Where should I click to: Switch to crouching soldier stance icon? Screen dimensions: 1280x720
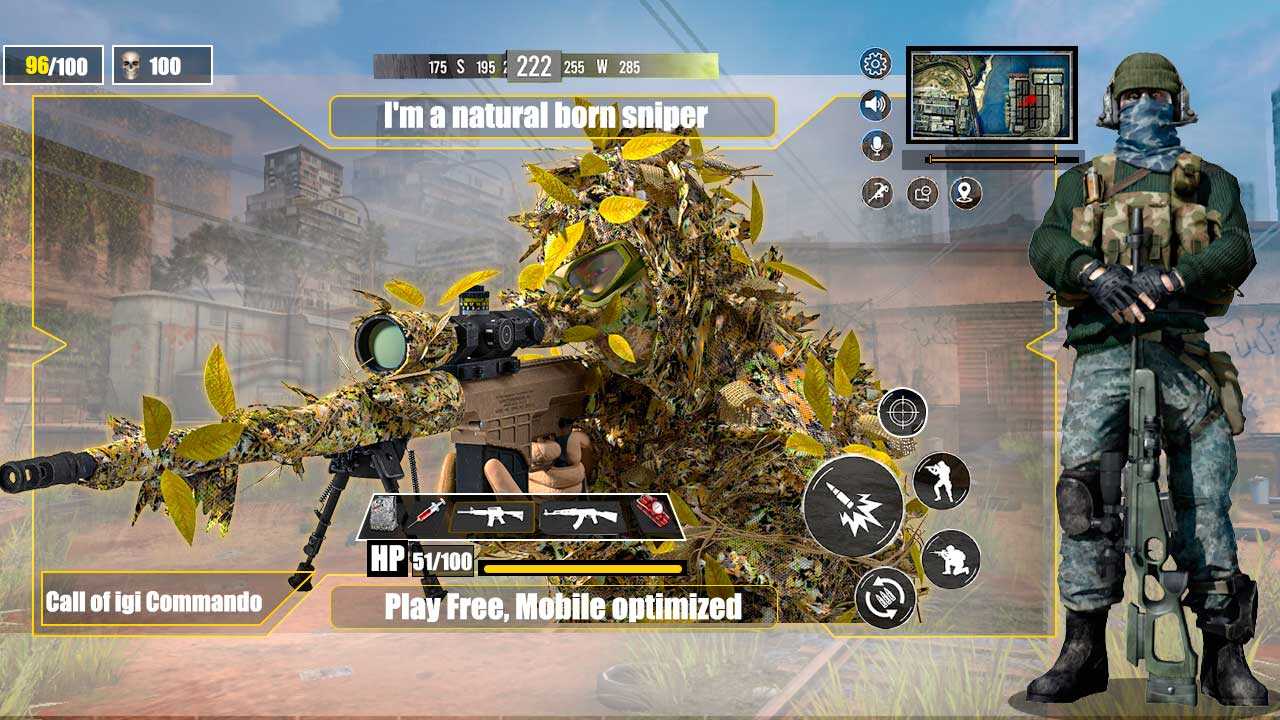950,559
